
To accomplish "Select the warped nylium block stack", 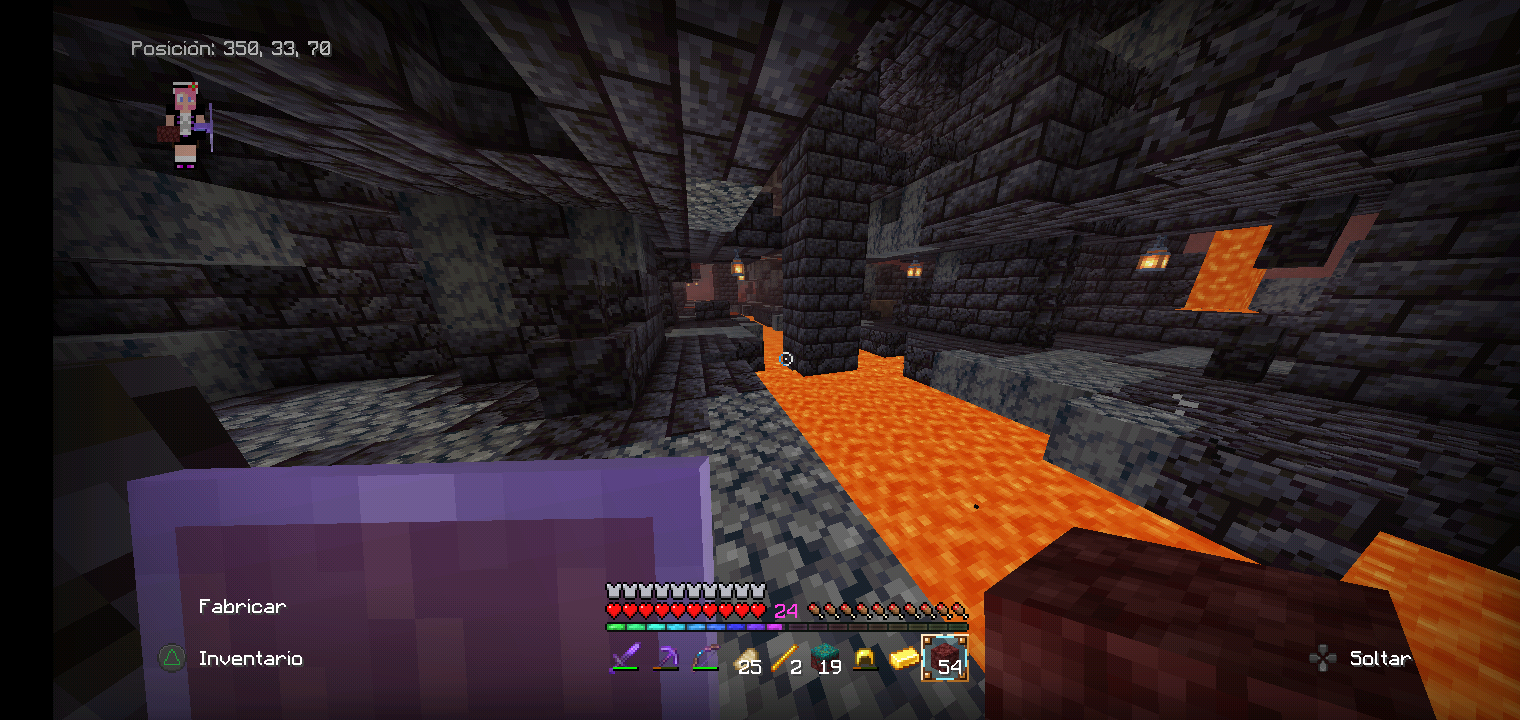I will 825,658.
